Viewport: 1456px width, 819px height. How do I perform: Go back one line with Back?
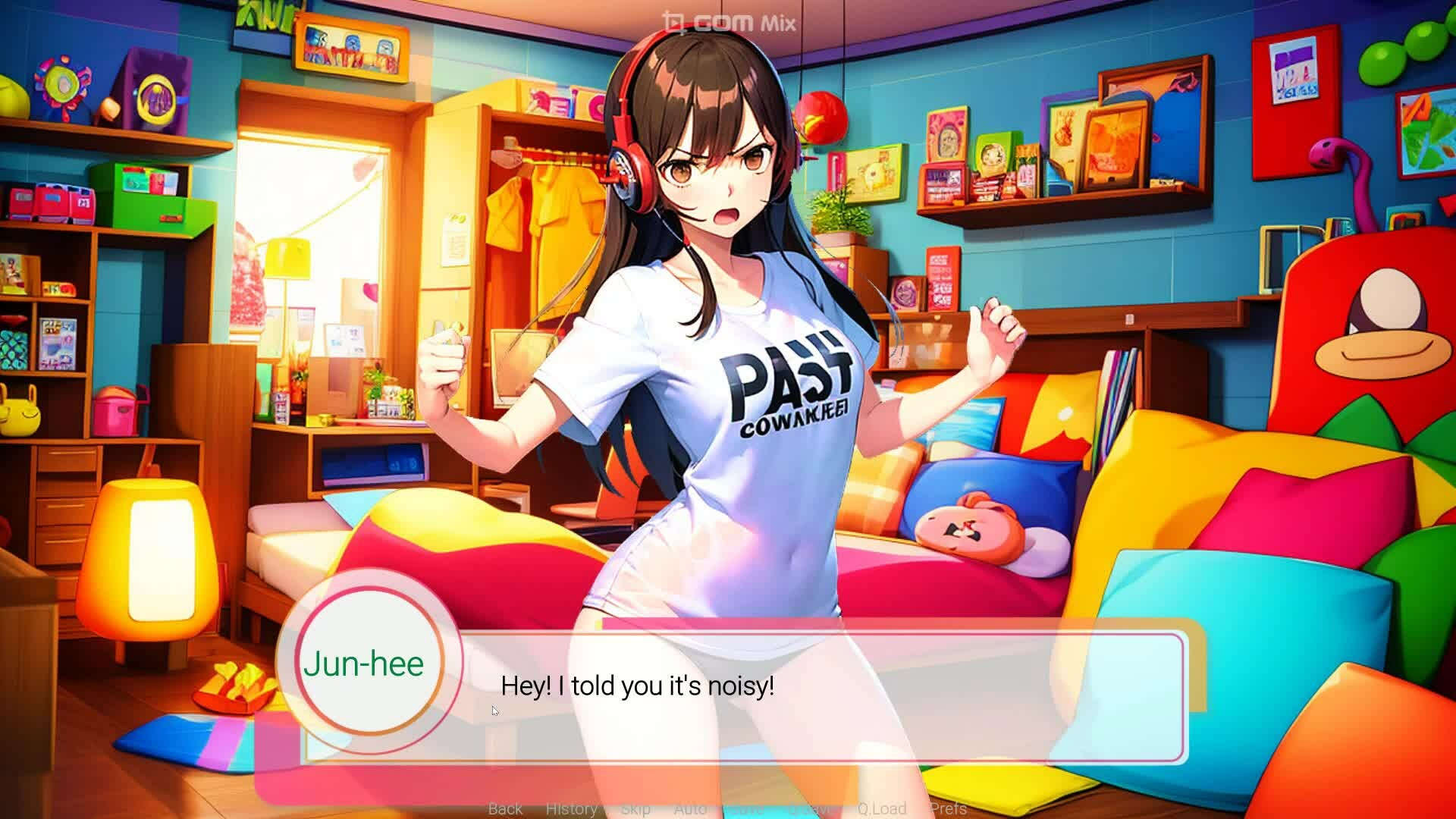(505, 808)
